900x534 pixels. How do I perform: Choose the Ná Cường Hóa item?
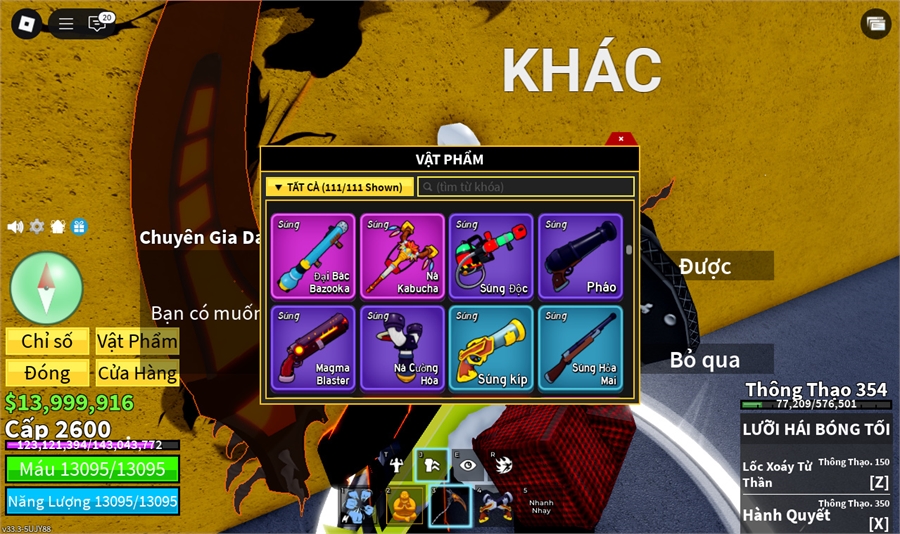[402, 347]
